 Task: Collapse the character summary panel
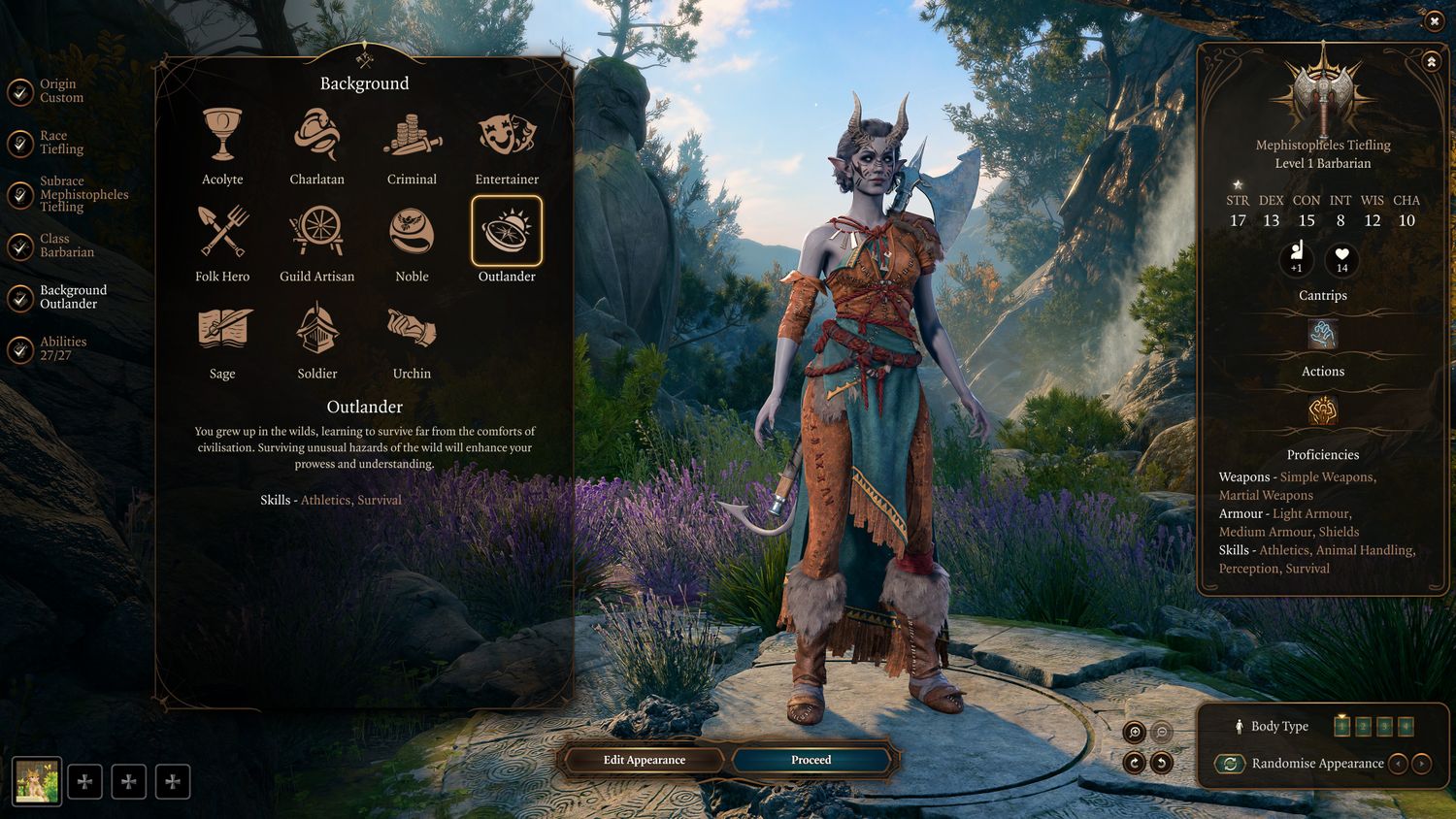(x=1431, y=62)
